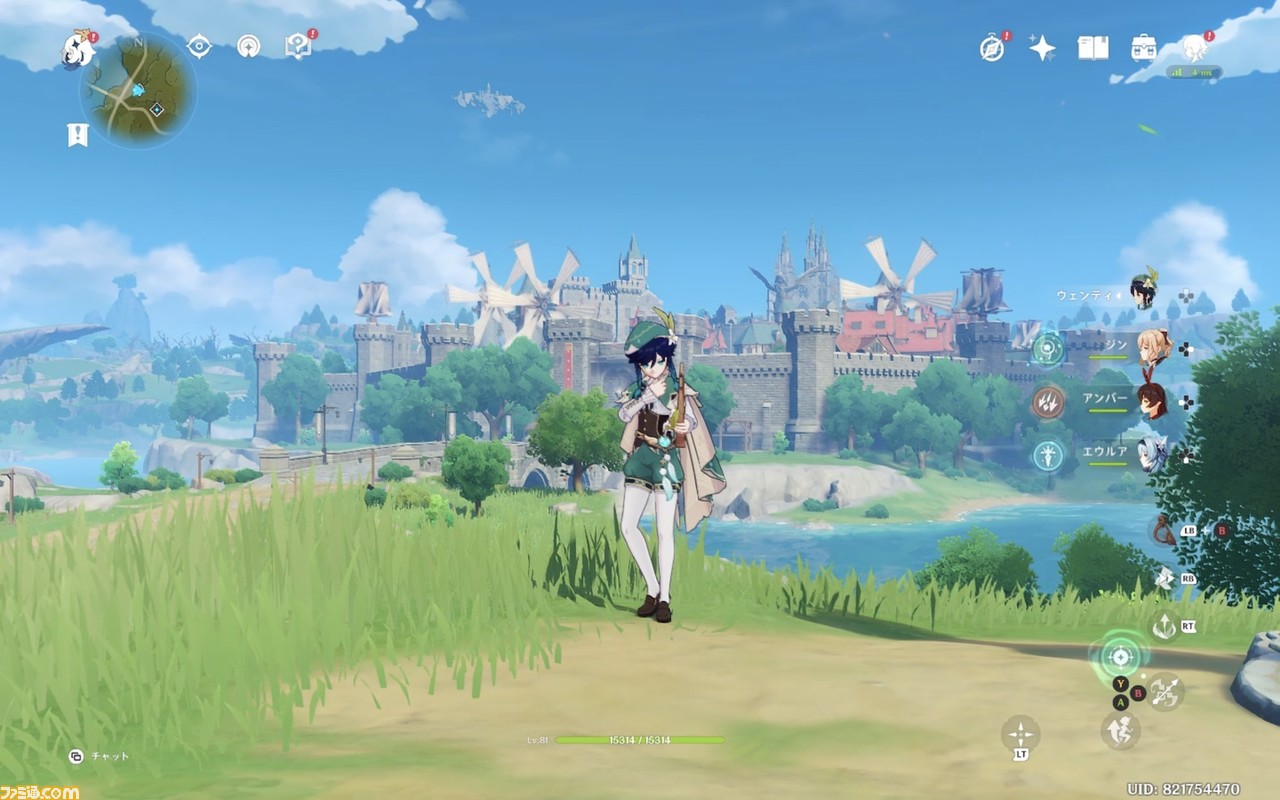1280x800 pixels.
Task: Activate the glowing green elemental burst
Action: pyautogui.click(x=1120, y=656)
